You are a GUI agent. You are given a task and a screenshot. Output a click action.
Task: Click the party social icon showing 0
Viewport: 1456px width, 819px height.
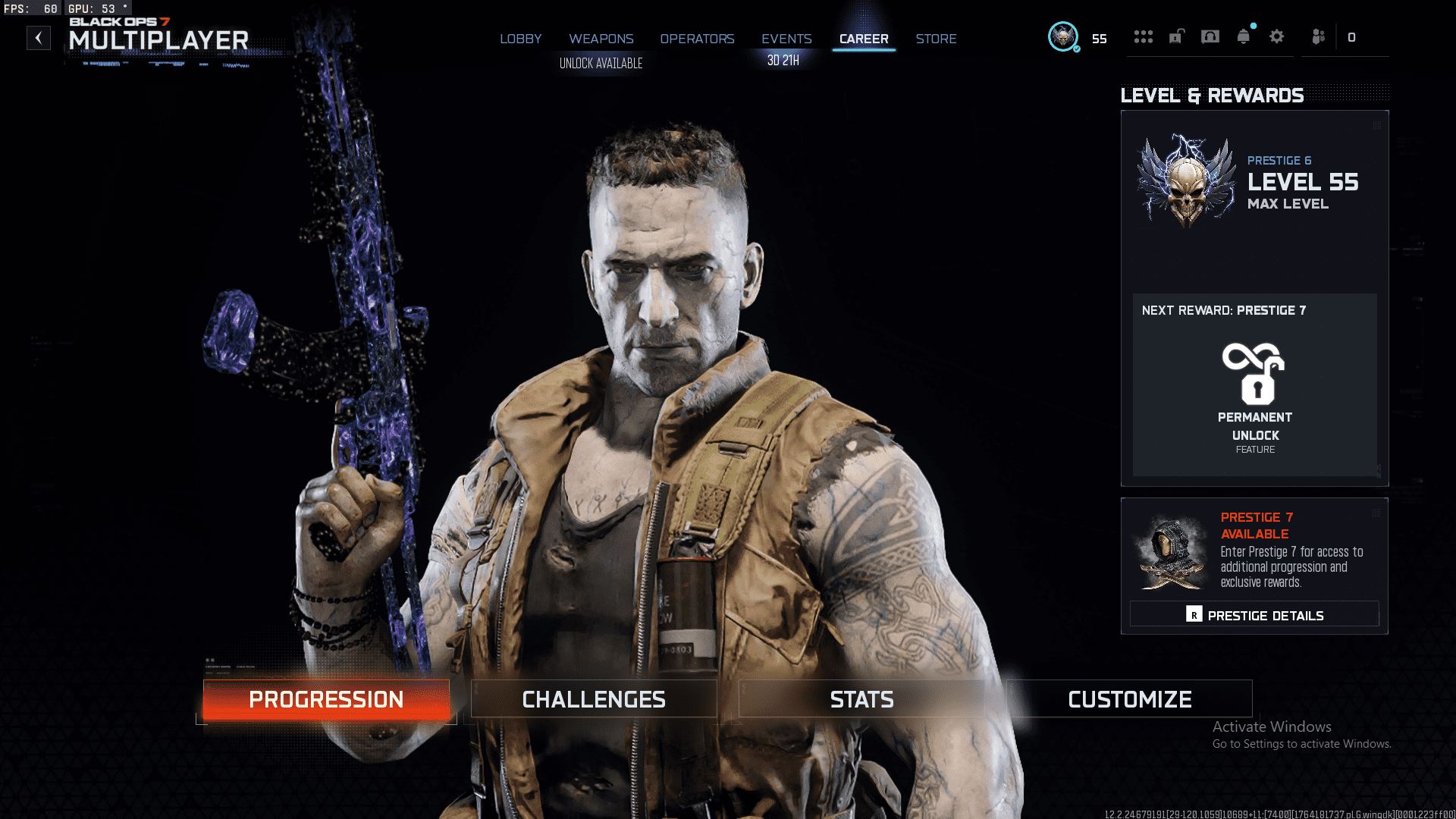click(1317, 36)
